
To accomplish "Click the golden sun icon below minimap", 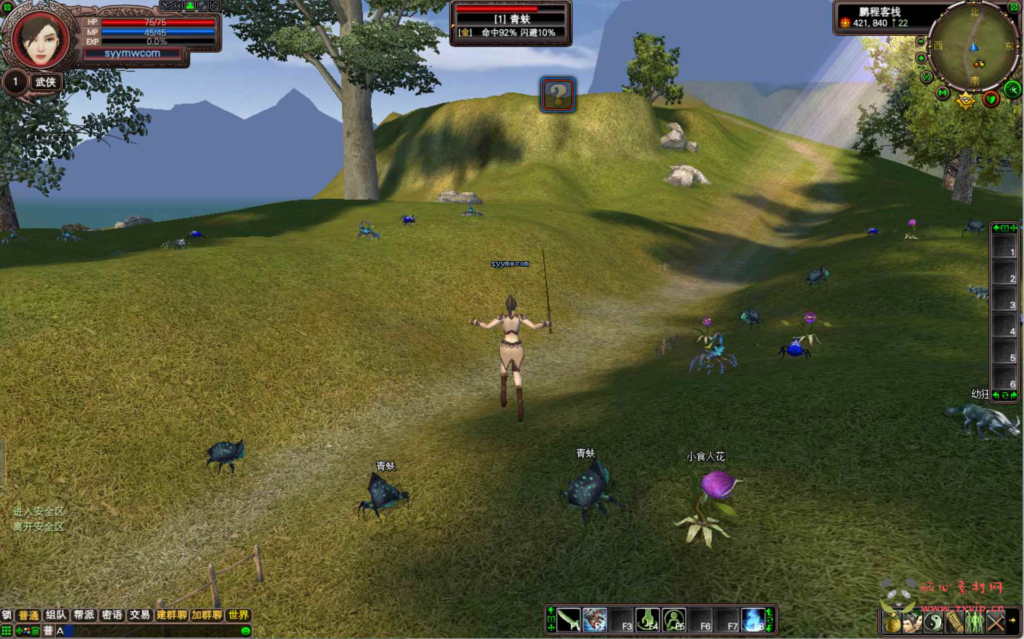I will click(965, 100).
